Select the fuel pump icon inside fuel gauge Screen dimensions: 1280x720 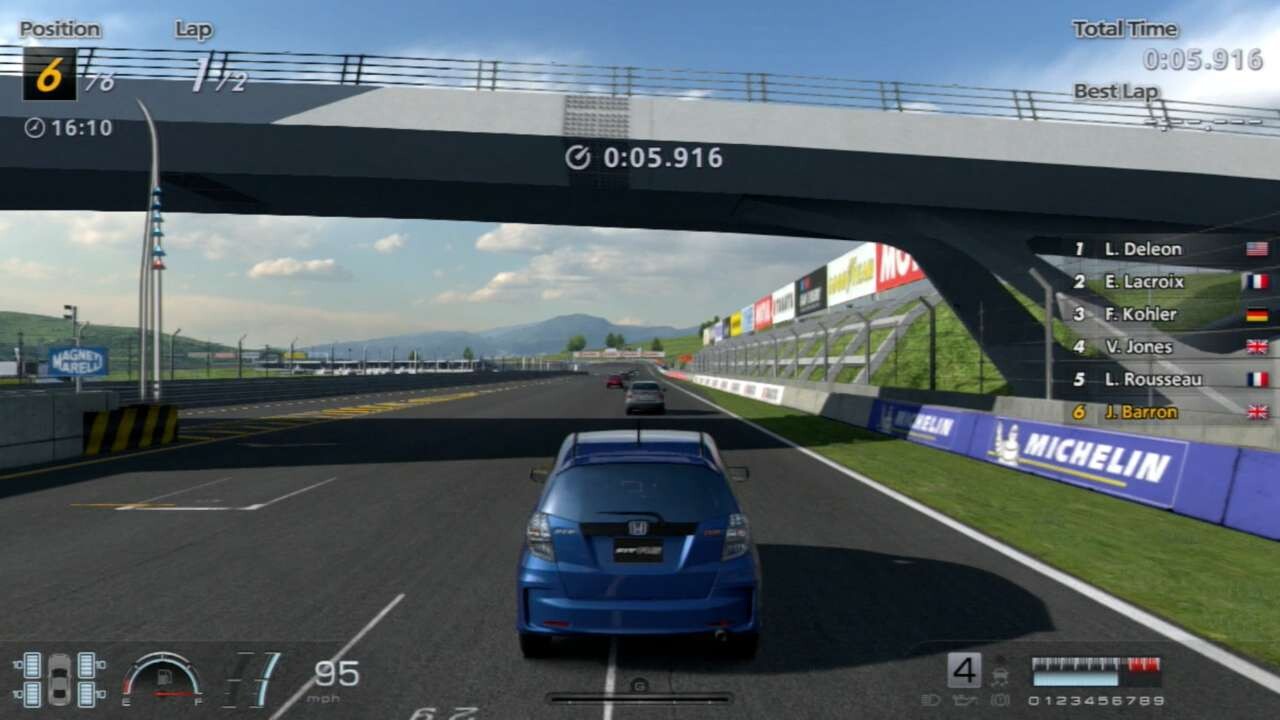[x=164, y=676]
